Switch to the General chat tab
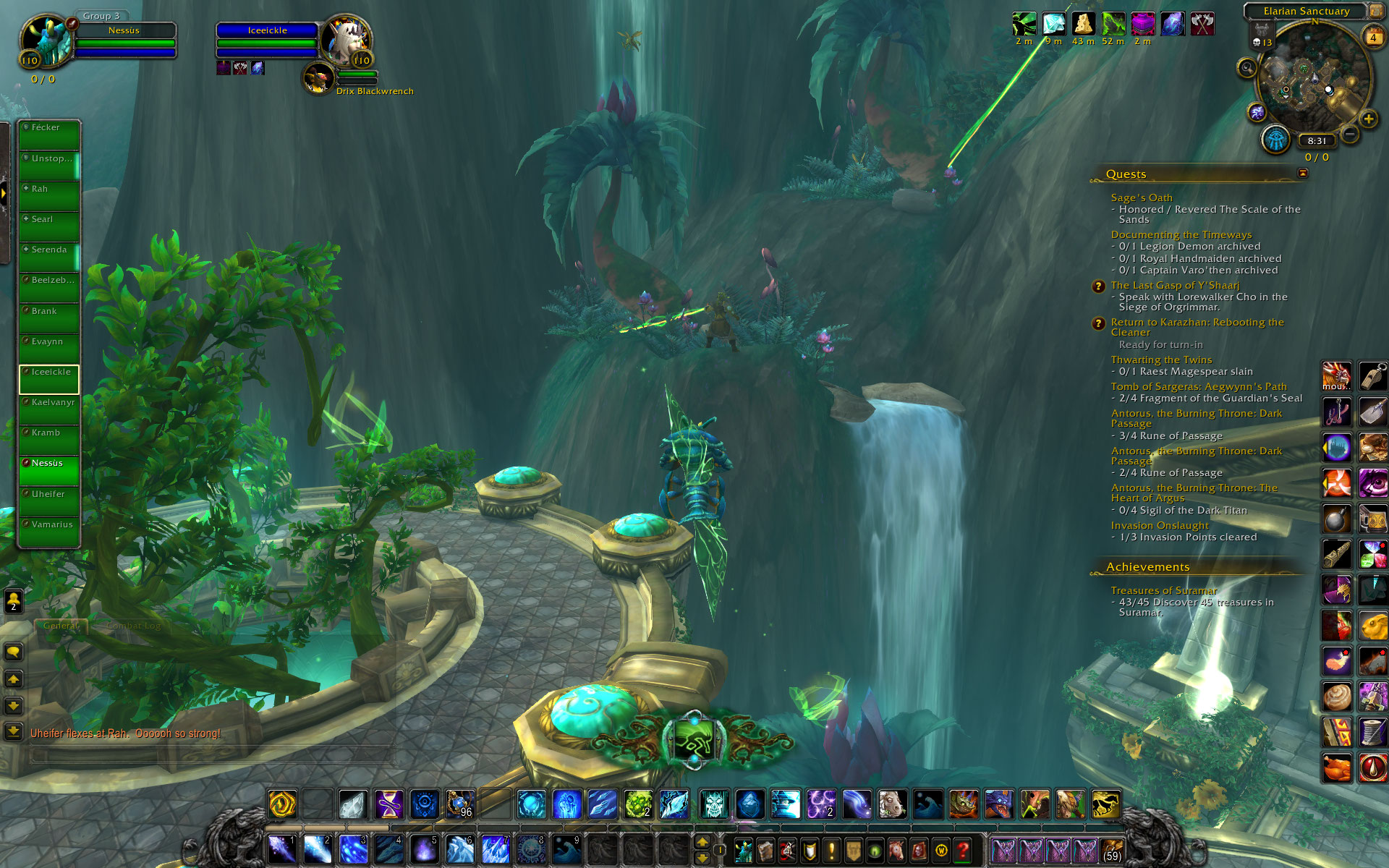Viewport: 1389px width, 868px height. pos(61,626)
